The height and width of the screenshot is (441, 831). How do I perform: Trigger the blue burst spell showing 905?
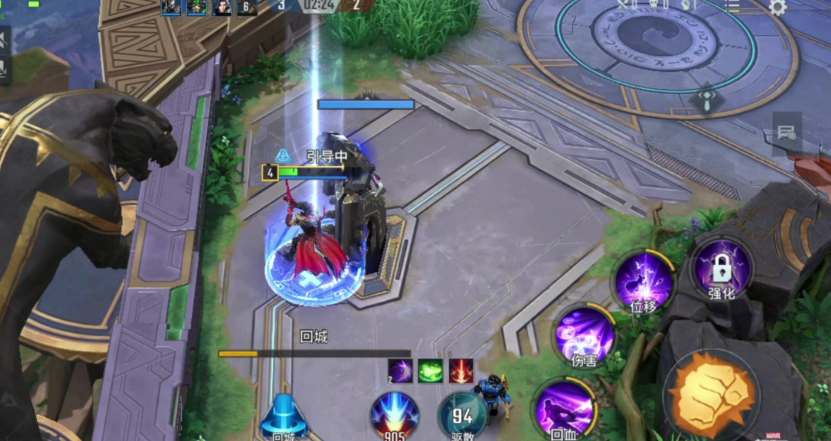[394, 415]
